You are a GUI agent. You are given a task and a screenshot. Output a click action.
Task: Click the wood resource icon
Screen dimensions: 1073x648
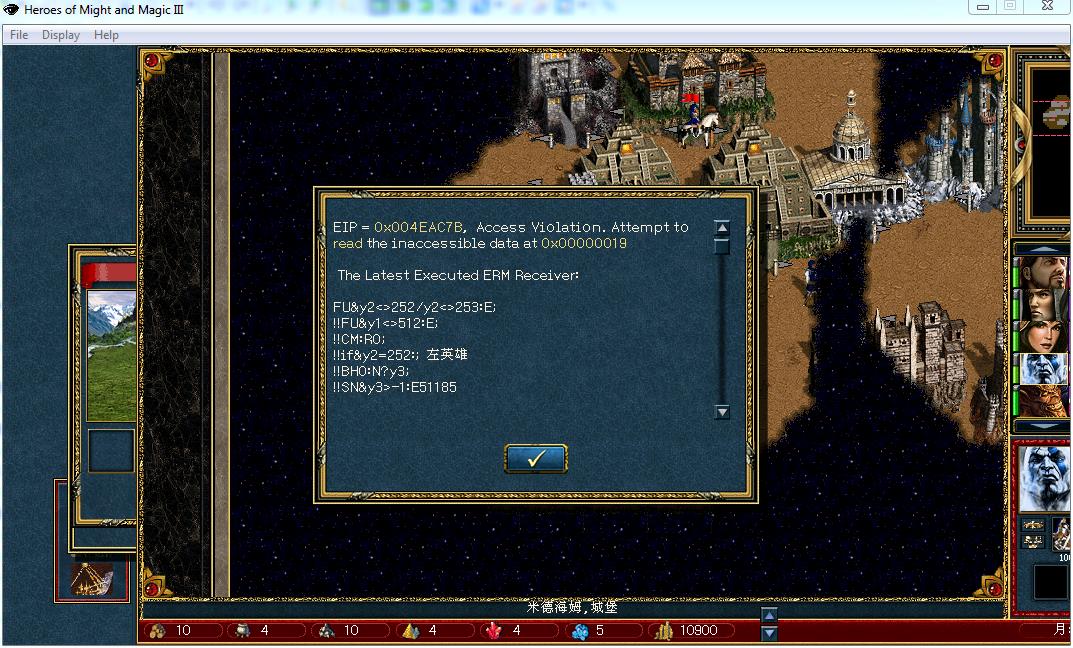tap(157, 631)
